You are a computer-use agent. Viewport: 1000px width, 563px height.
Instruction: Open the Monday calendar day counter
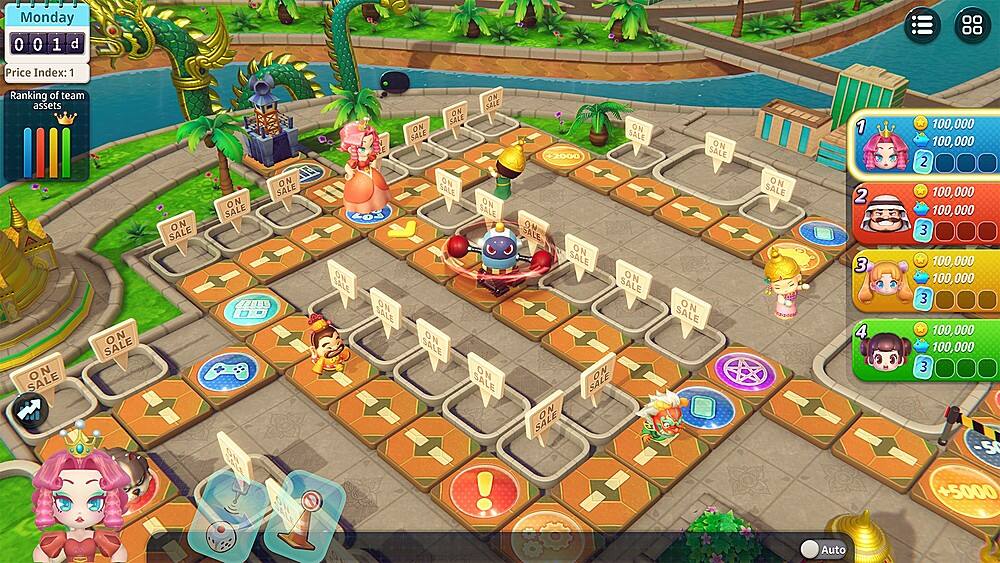click(x=45, y=32)
